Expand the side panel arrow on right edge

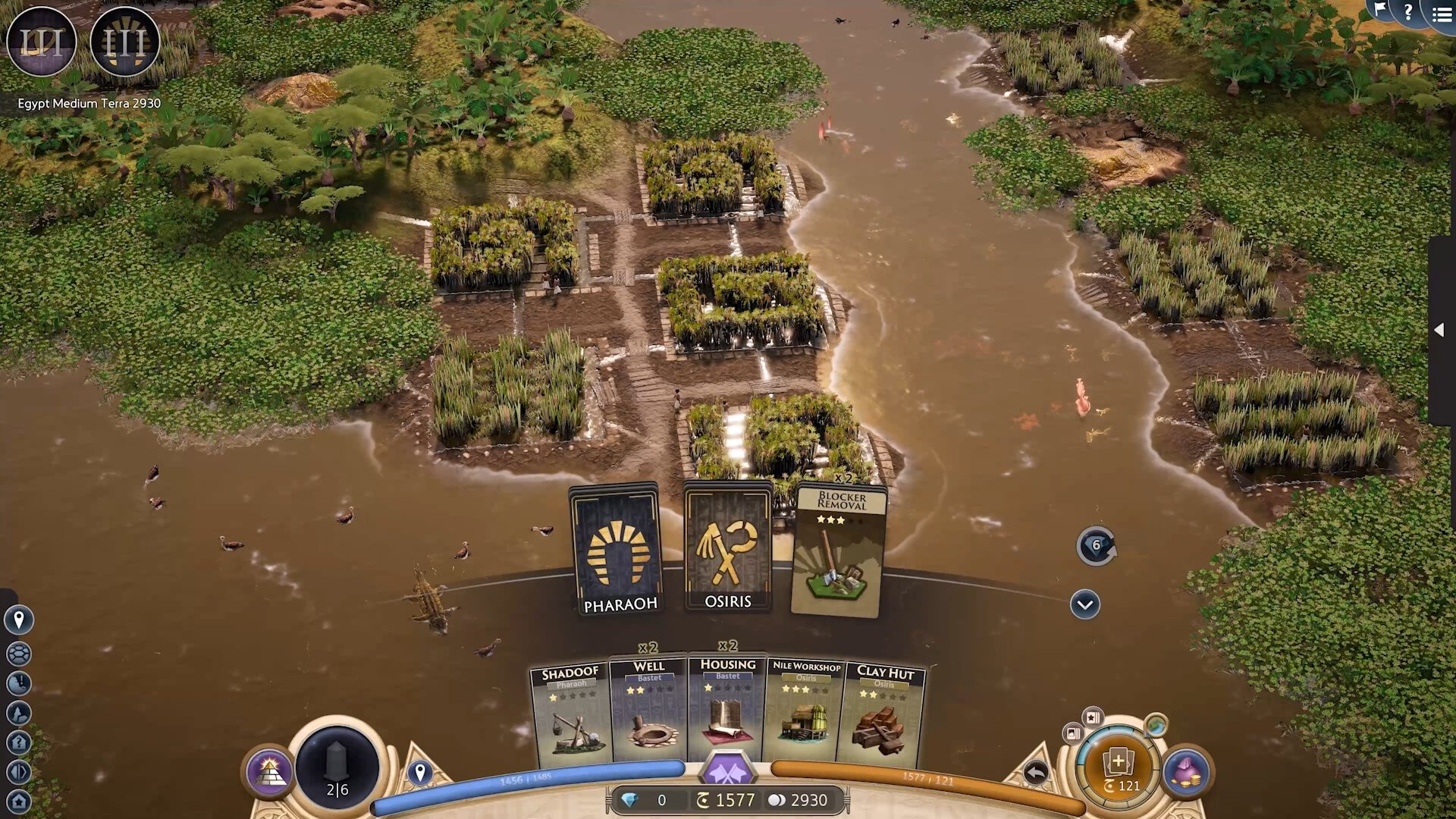[1439, 330]
